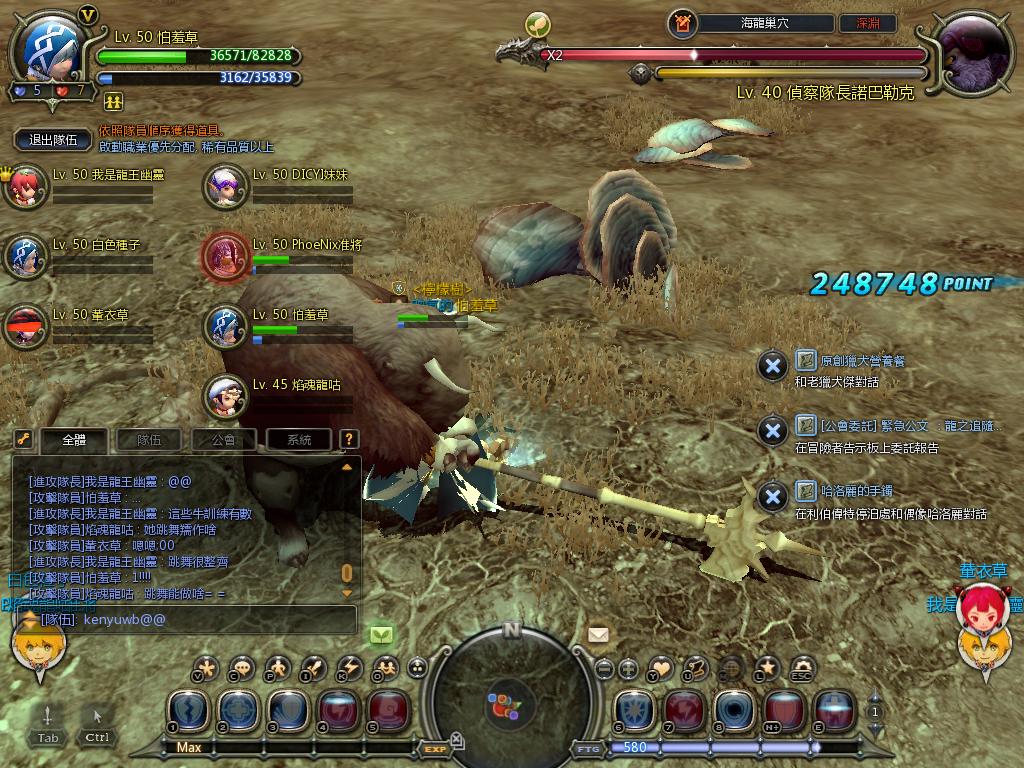Click the chat help question mark button
Screen dimensions: 1024x768
(x=348, y=439)
